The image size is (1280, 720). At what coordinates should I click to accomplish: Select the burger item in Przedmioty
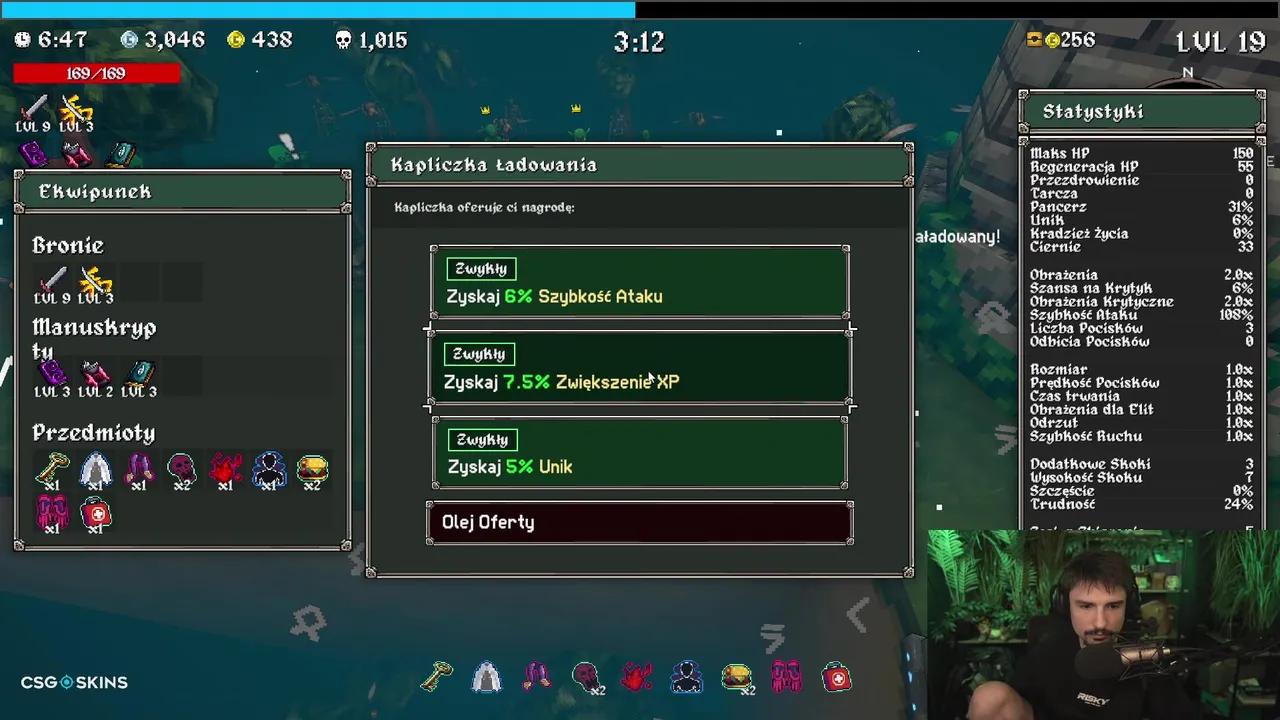pyautogui.click(x=312, y=468)
